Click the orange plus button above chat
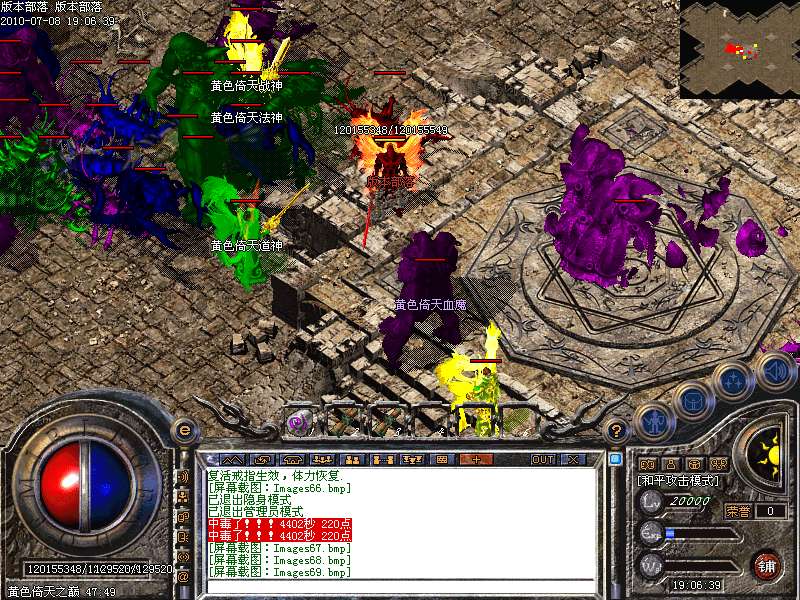Viewport: 800px width, 600px height. click(475, 459)
